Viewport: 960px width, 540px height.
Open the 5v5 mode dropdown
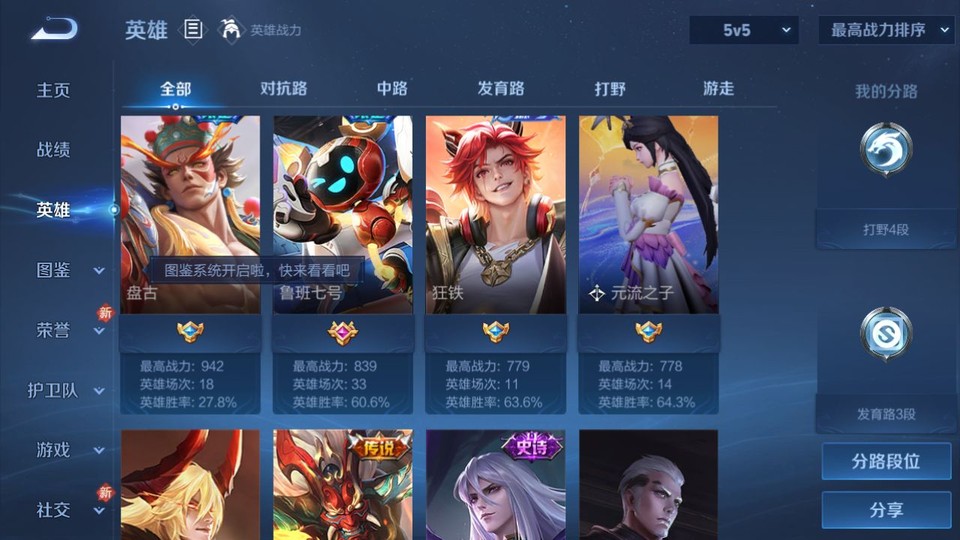click(x=743, y=30)
